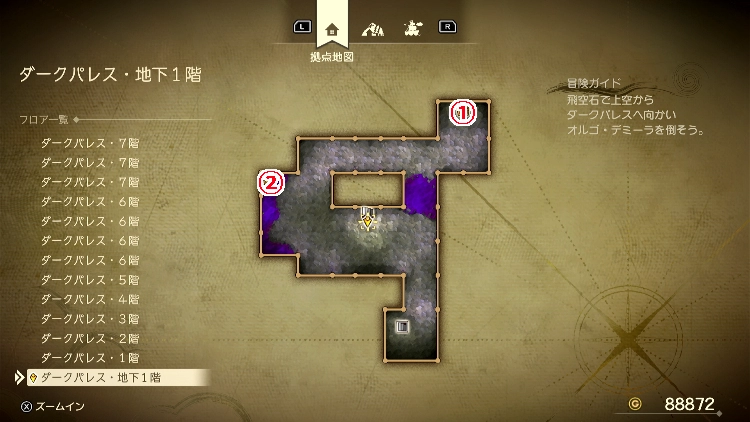The height and width of the screenshot is (422, 750).
Task: Click map marker number 2
Action: click(x=271, y=182)
